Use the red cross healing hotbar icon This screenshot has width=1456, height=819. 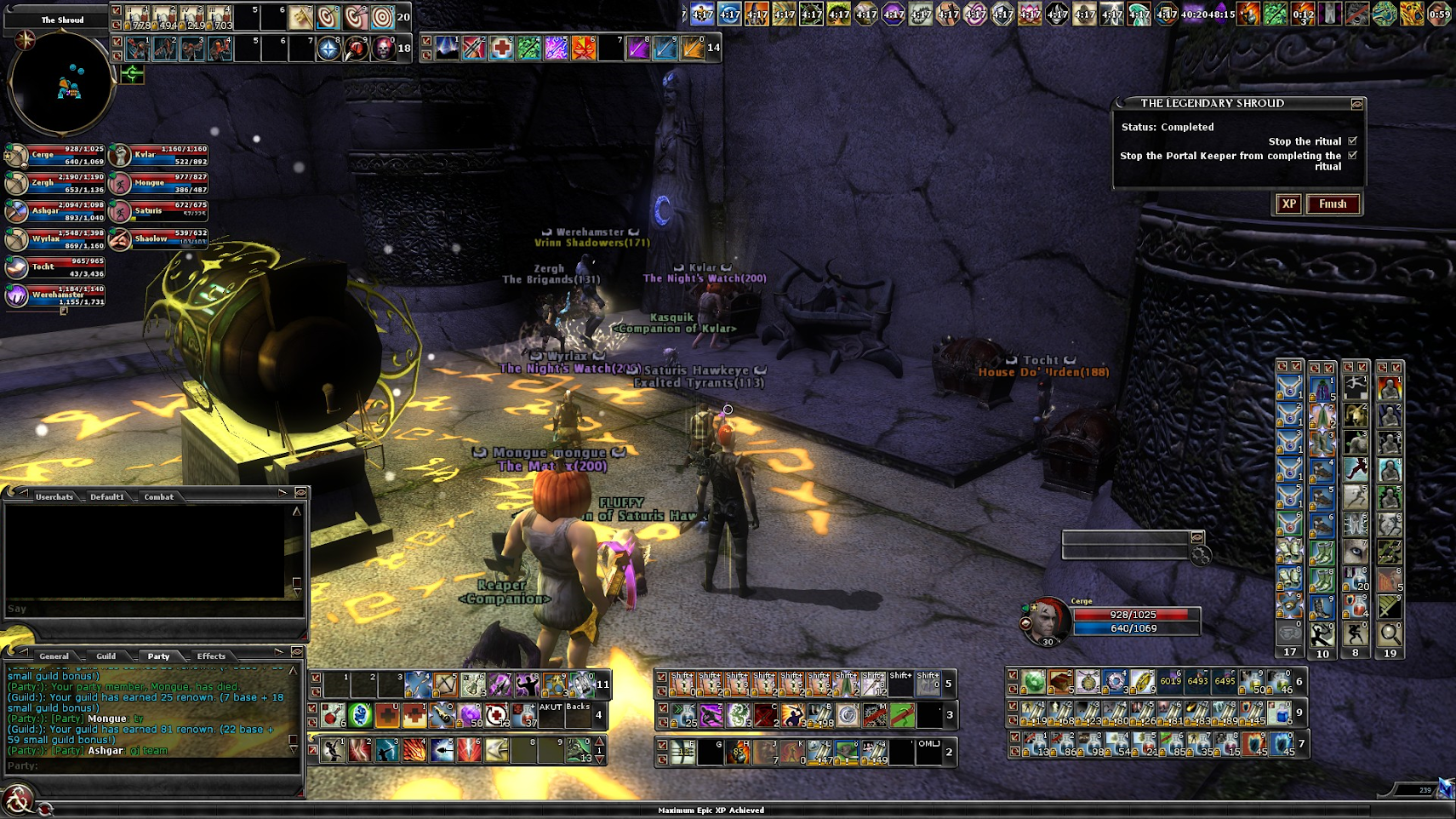coord(502,49)
